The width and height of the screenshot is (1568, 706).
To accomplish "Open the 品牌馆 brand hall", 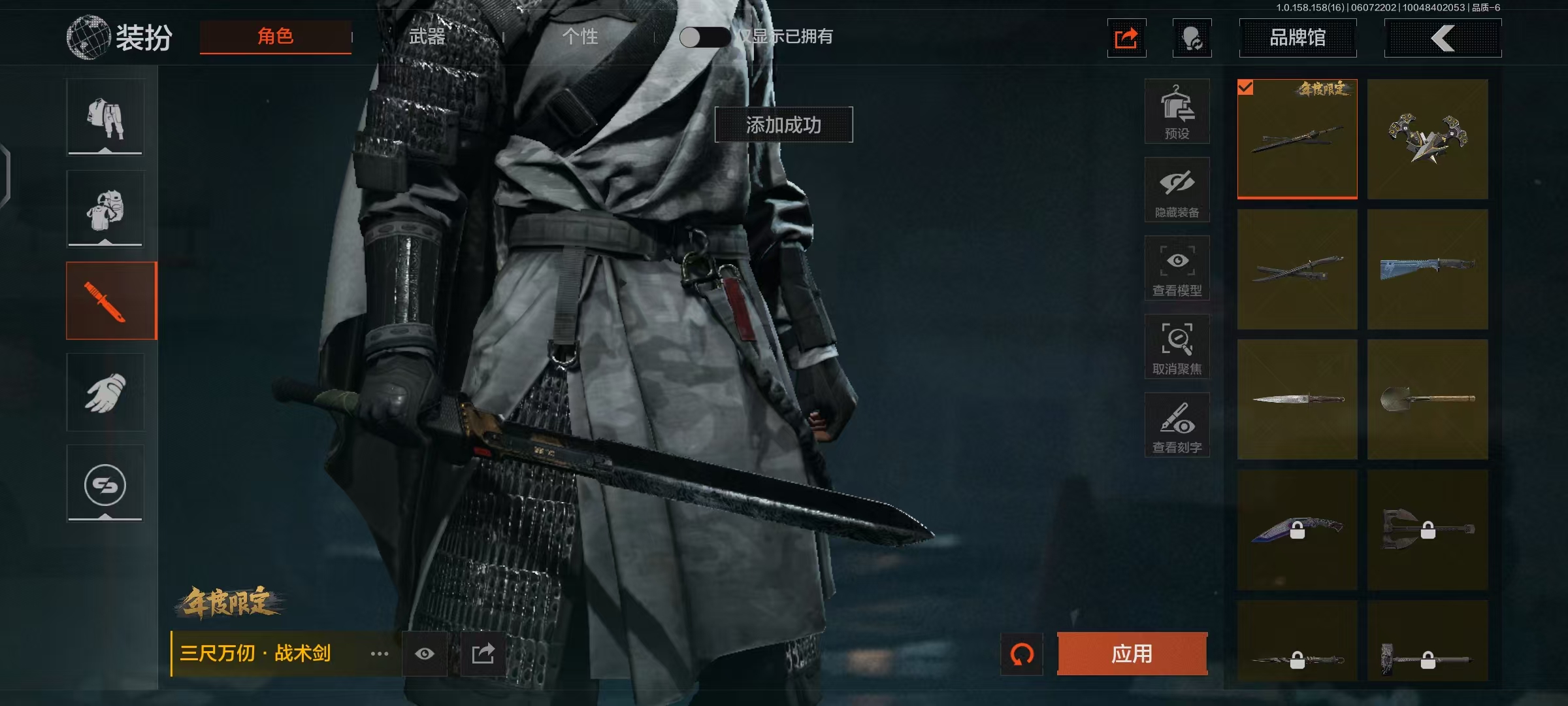I will (1297, 38).
